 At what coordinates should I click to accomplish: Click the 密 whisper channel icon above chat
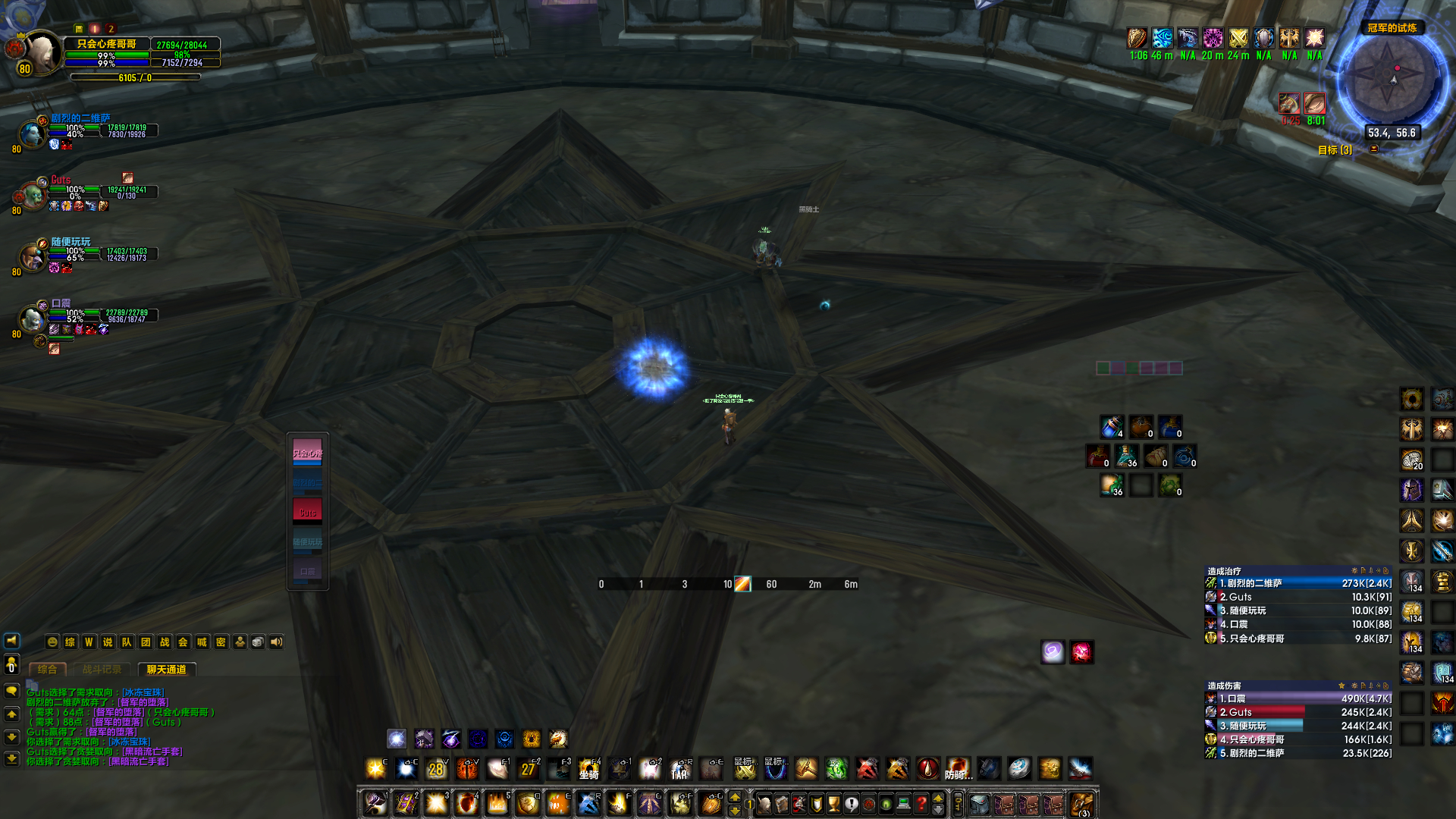[221, 642]
